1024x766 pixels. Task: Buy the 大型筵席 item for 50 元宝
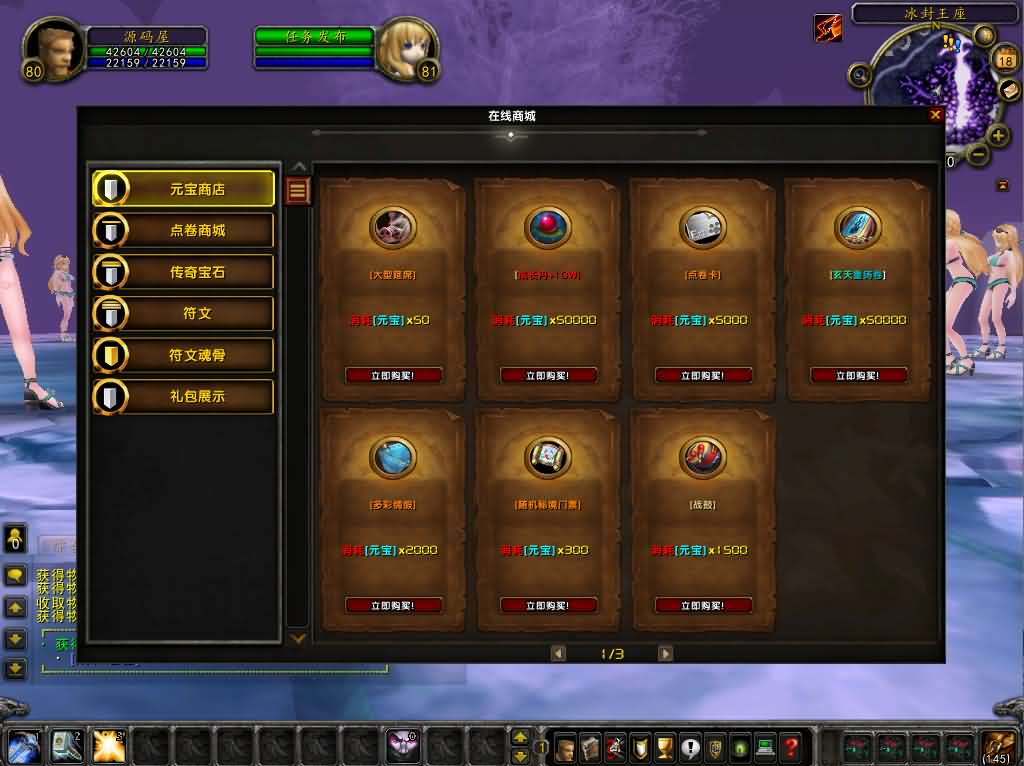pyautogui.click(x=392, y=376)
